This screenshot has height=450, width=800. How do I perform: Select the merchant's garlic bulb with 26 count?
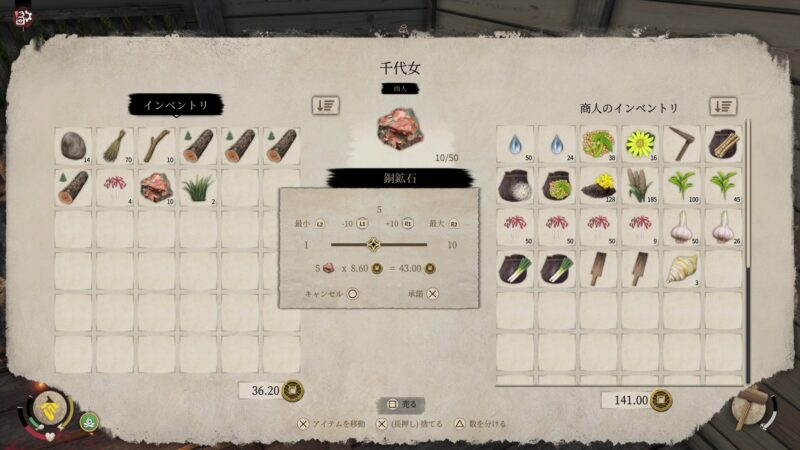coord(724,227)
